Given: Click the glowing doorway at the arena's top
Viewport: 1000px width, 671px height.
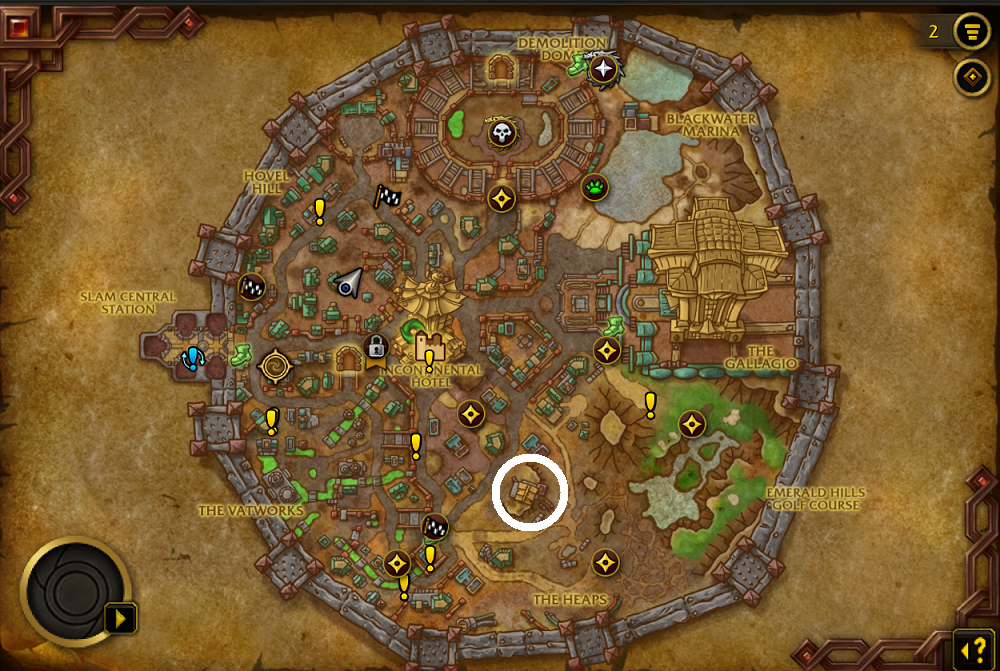Looking at the screenshot, I should click(499, 69).
